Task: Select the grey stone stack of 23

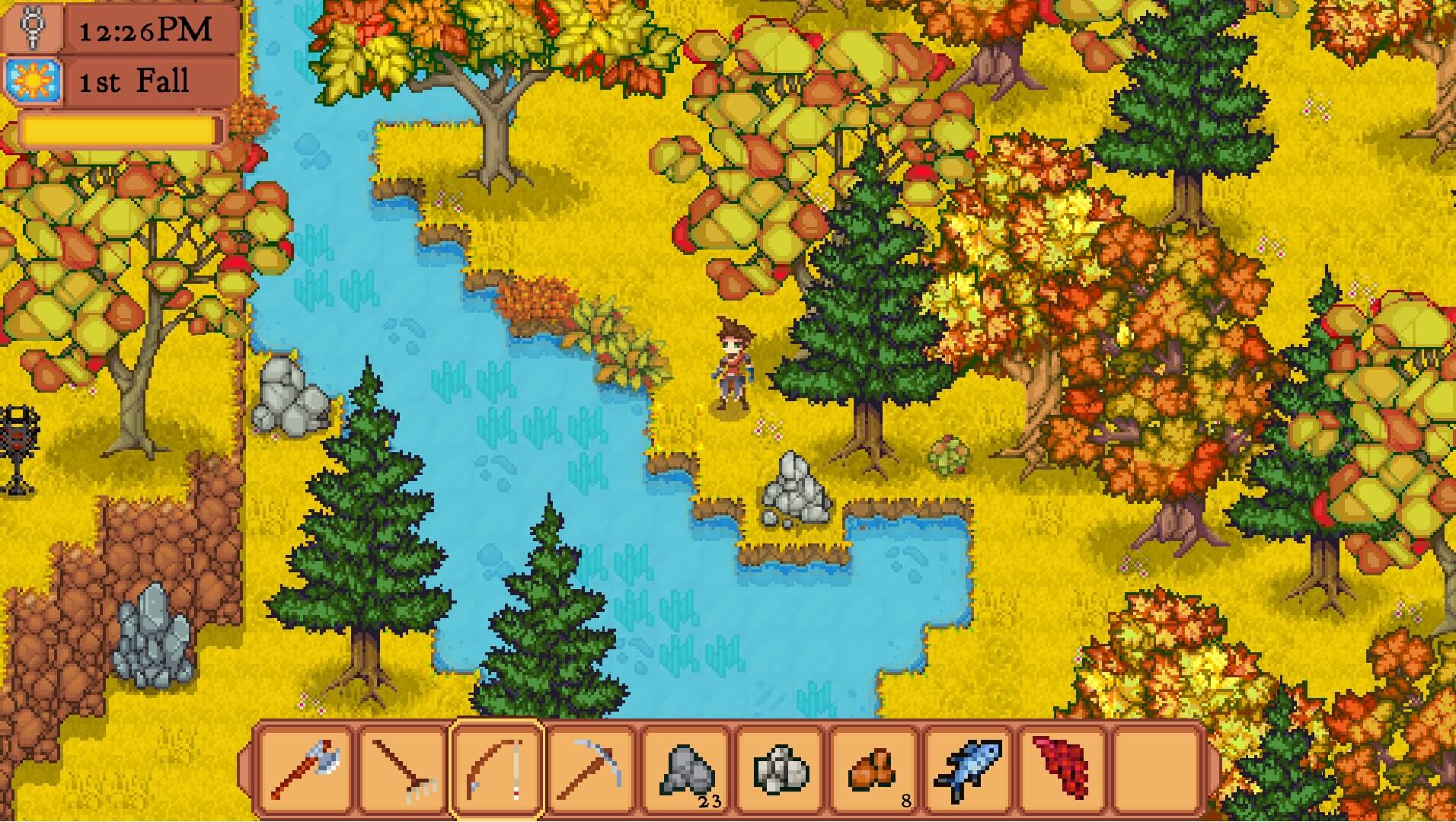Action: (687, 769)
